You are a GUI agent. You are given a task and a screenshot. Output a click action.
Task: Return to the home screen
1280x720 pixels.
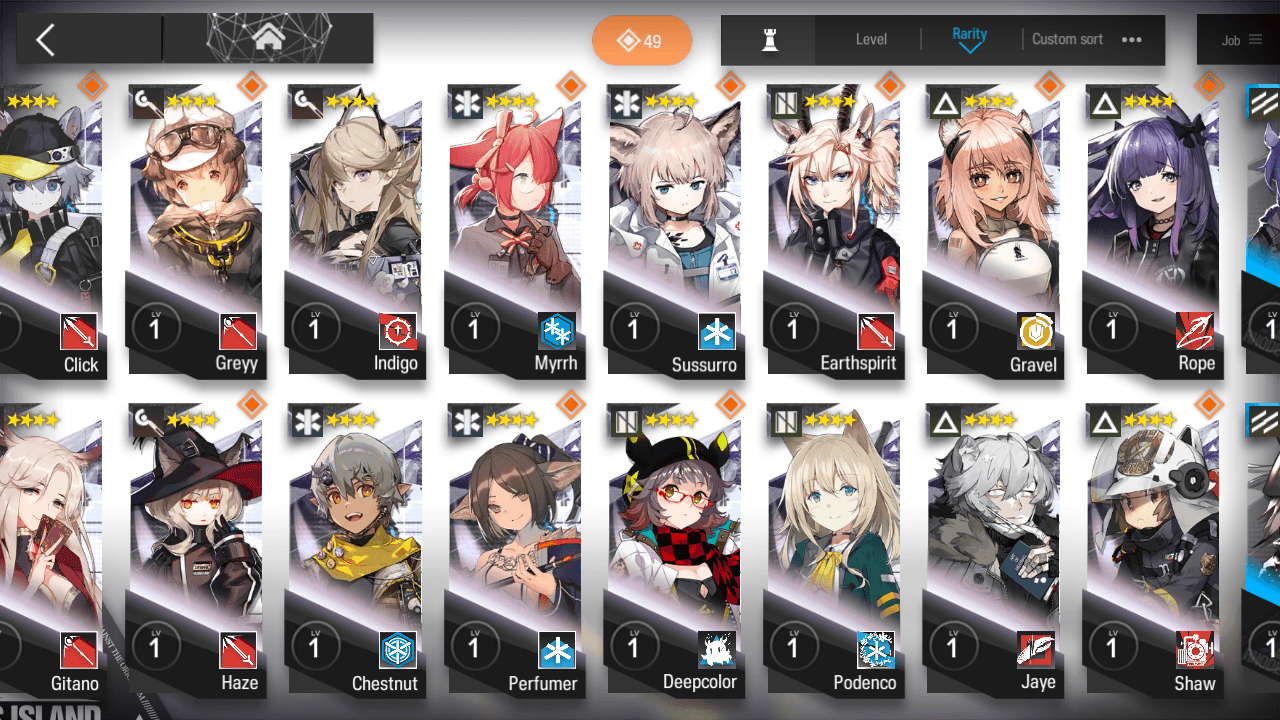(268, 40)
